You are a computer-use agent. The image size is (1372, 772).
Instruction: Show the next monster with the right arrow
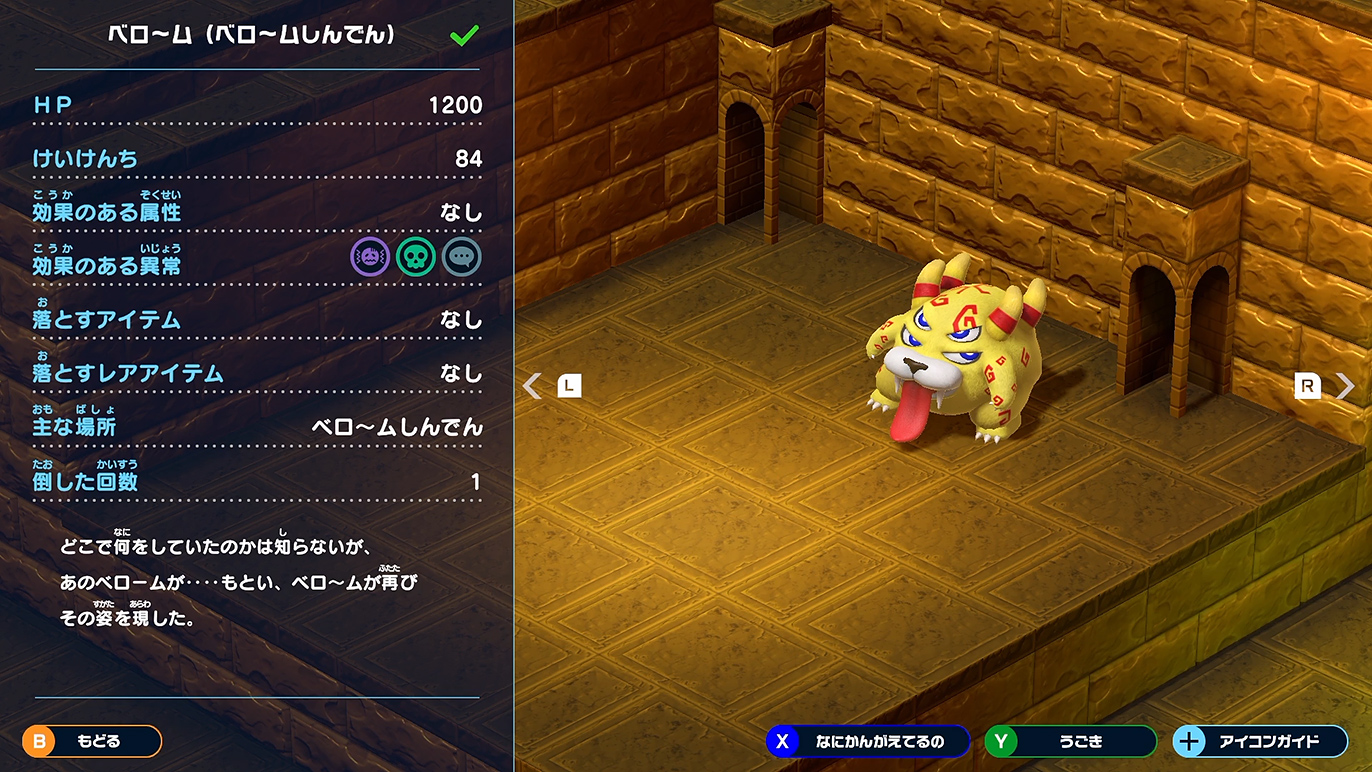[1345, 386]
